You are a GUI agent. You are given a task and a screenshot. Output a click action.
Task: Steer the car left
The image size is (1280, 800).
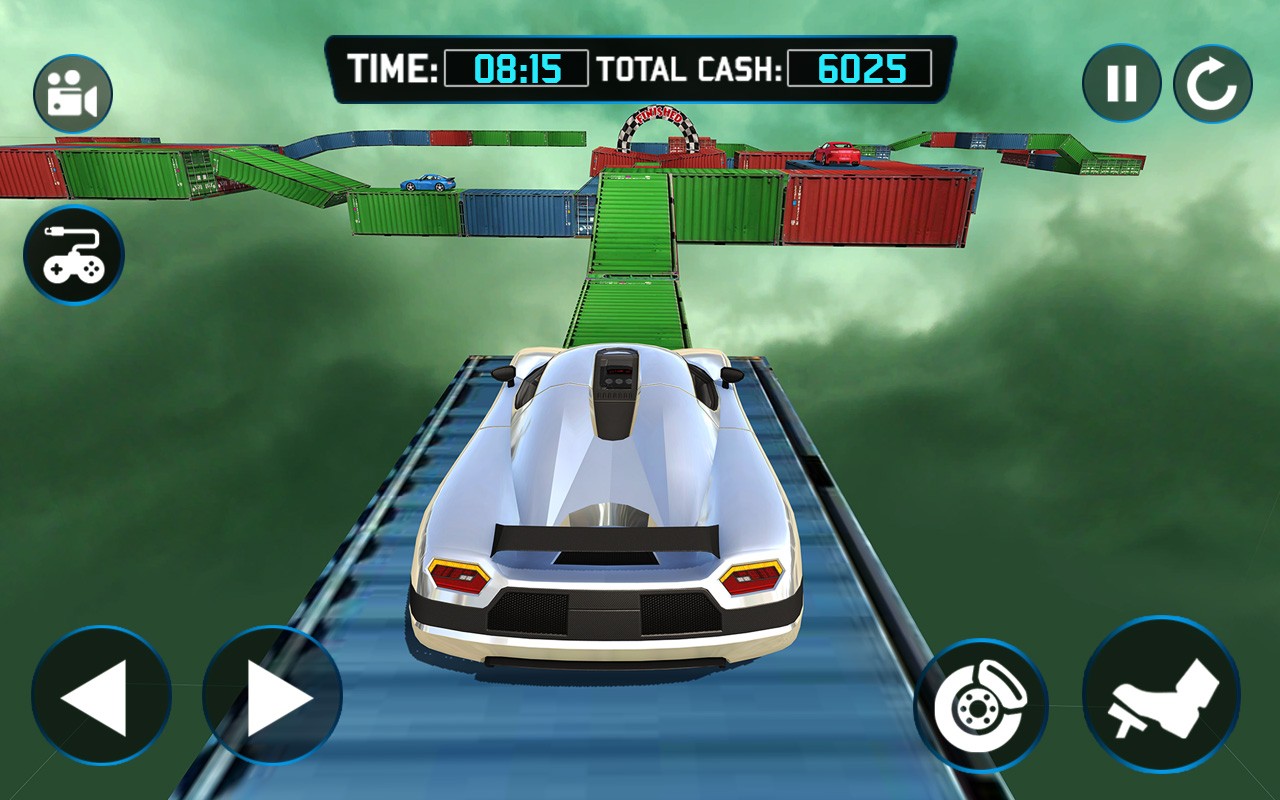point(101,696)
